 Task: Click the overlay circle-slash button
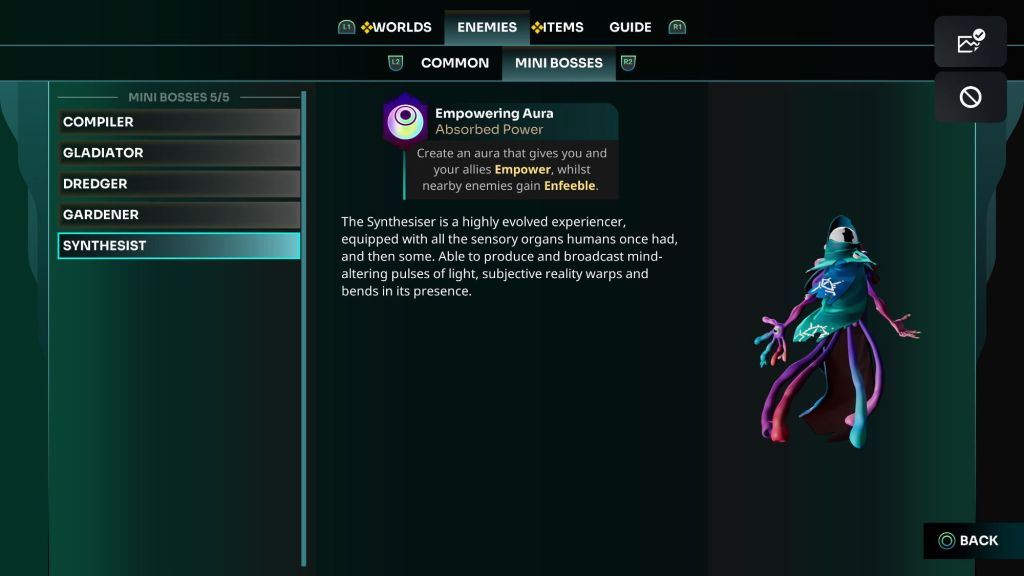point(970,97)
